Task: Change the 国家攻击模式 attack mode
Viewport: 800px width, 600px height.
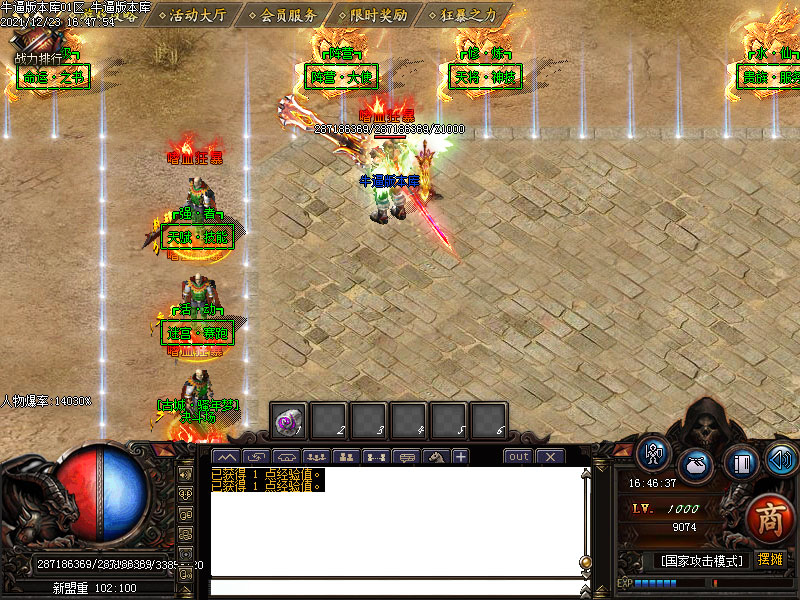Action: (700, 560)
